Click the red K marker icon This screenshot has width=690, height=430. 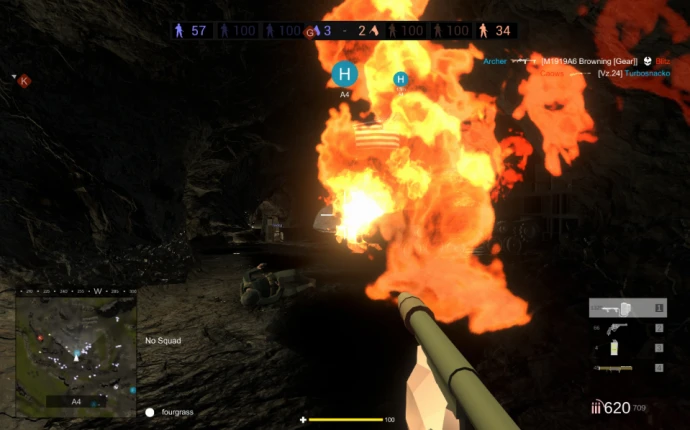point(24,81)
